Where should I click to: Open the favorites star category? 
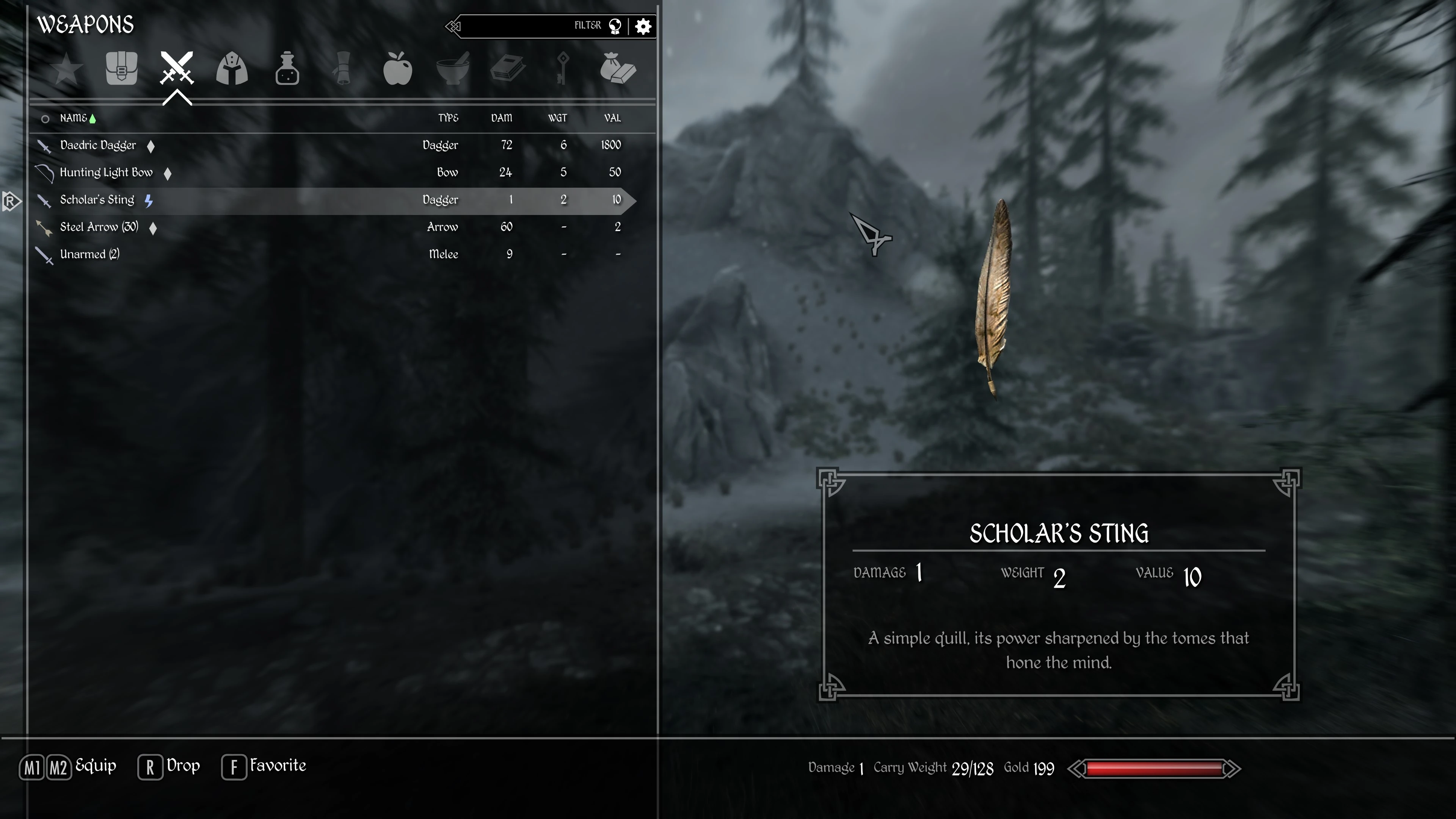(x=66, y=69)
